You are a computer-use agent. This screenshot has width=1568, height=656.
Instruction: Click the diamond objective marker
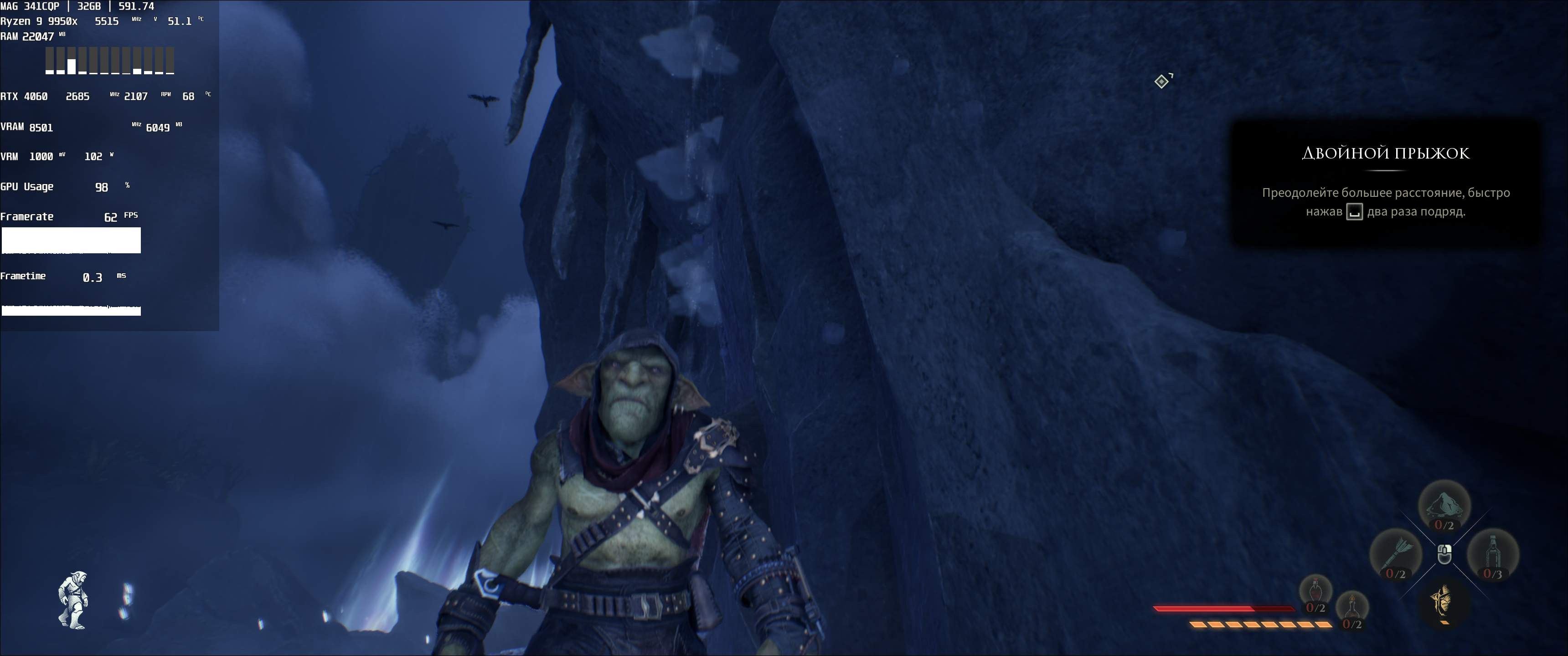(1162, 82)
